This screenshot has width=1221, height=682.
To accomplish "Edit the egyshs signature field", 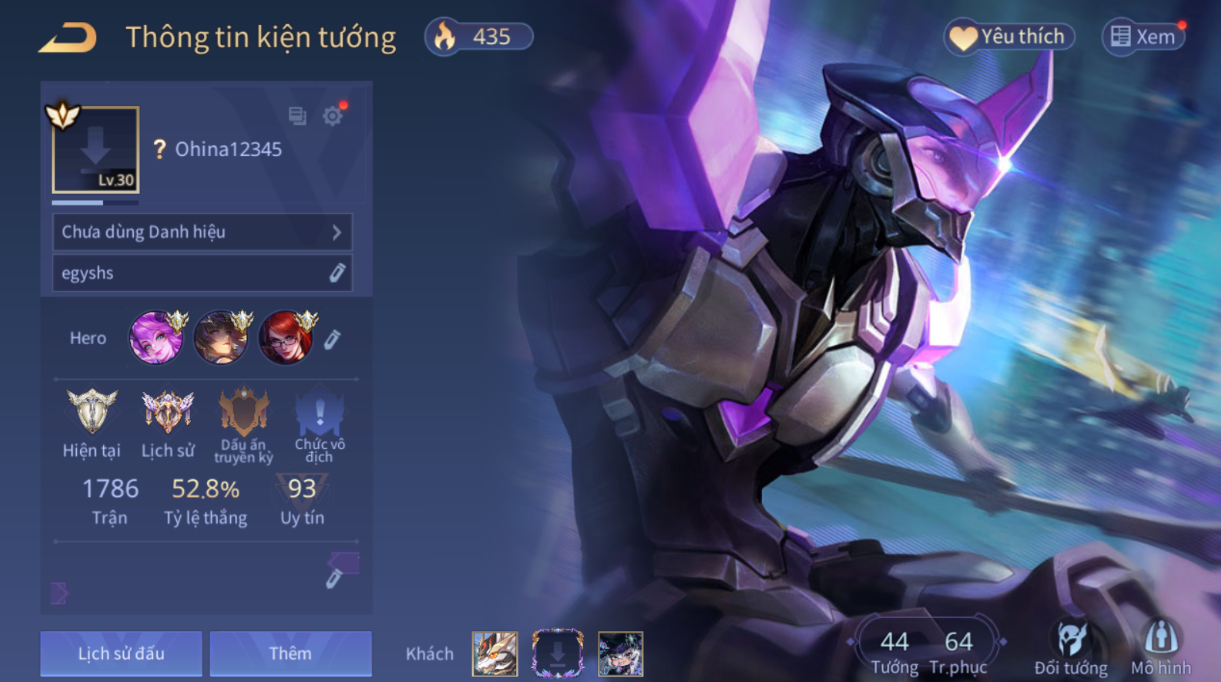I will (337, 273).
